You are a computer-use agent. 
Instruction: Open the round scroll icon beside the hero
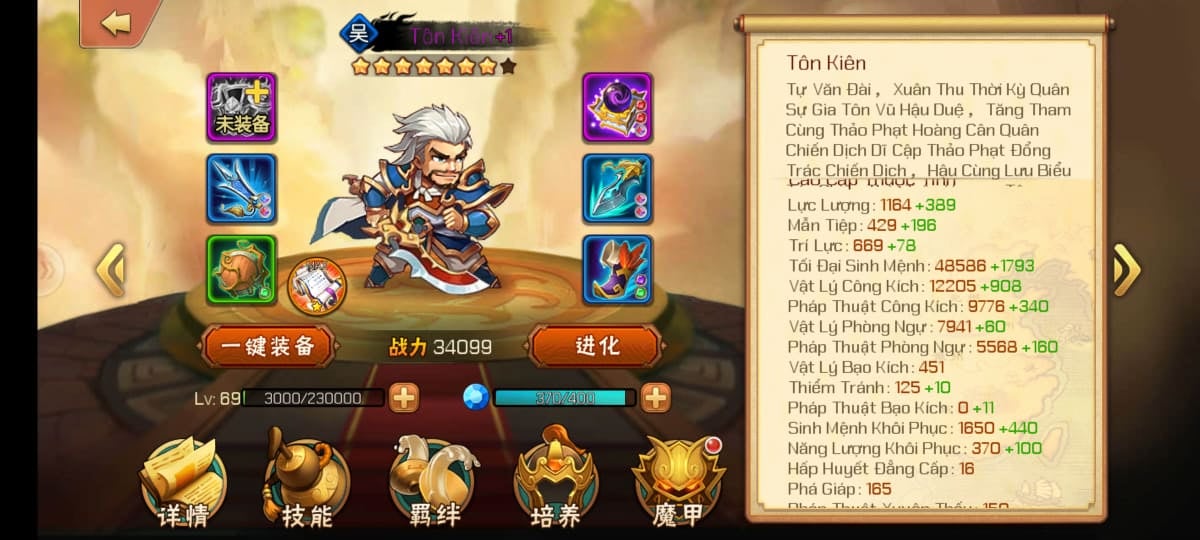point(317,287)
